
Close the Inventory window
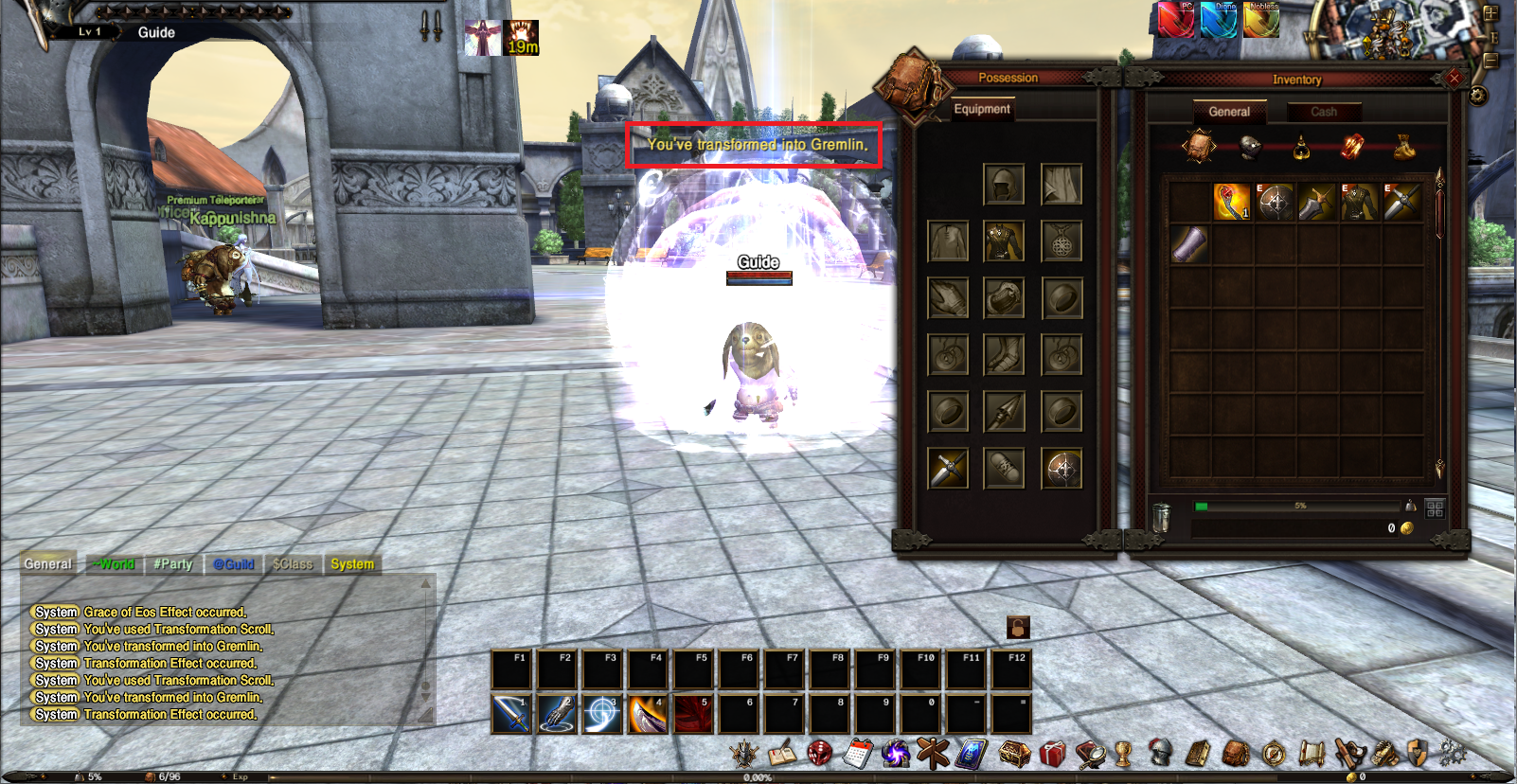1455,79
